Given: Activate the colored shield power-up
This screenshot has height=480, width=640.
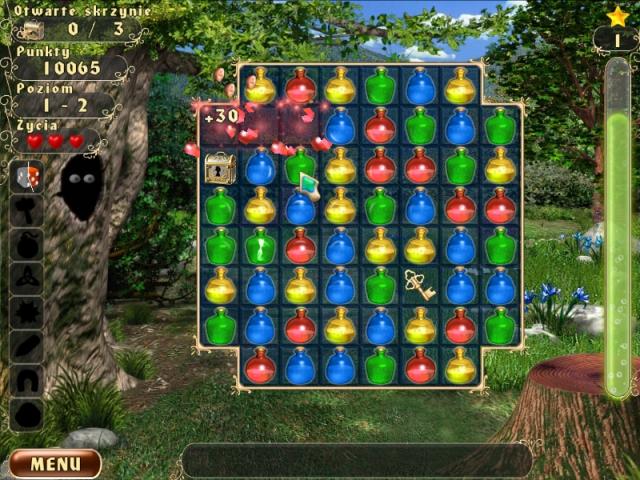Looking at the screenshot, I should [27, 176].
